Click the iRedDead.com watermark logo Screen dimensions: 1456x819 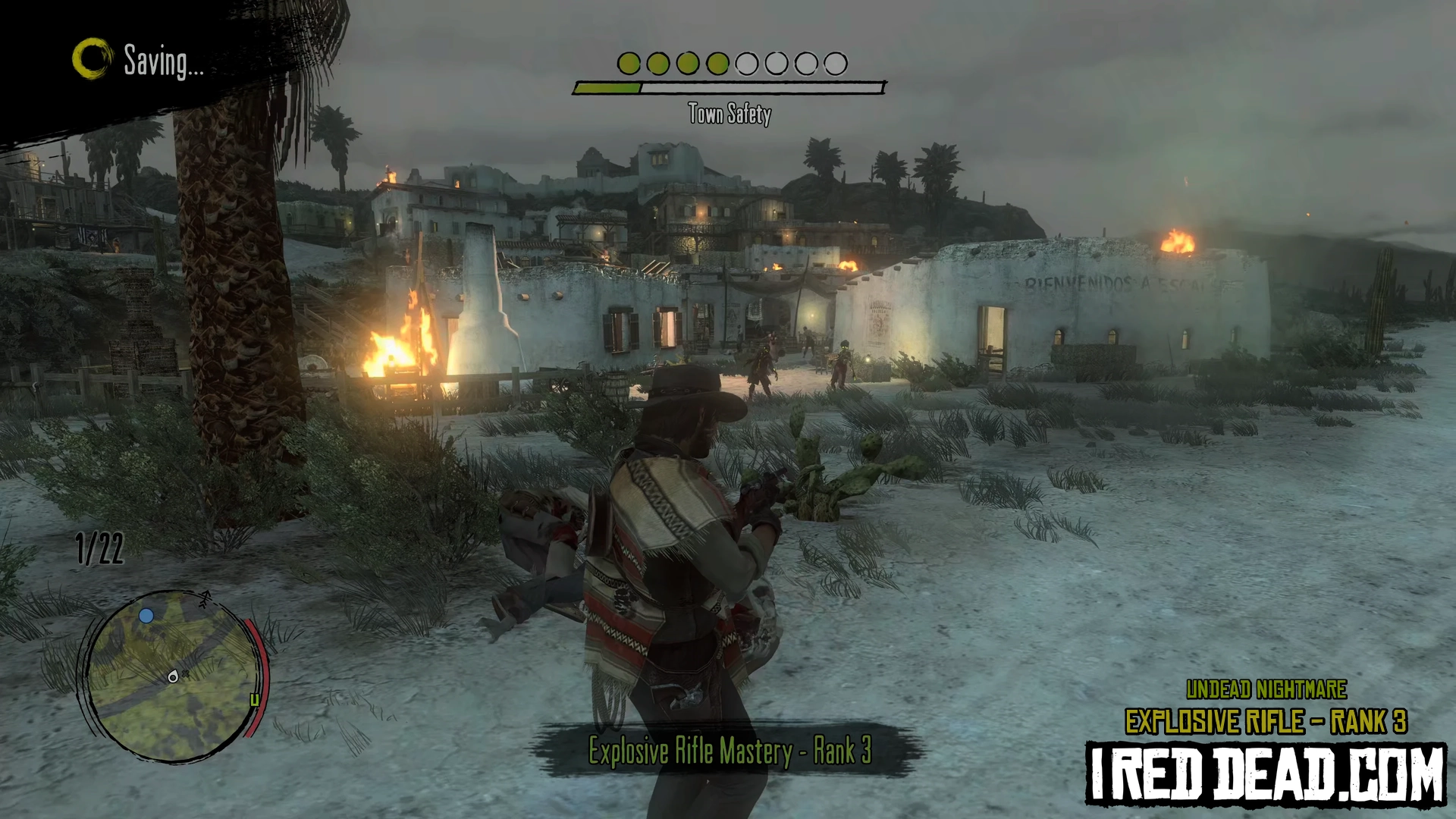point(1266,774)
